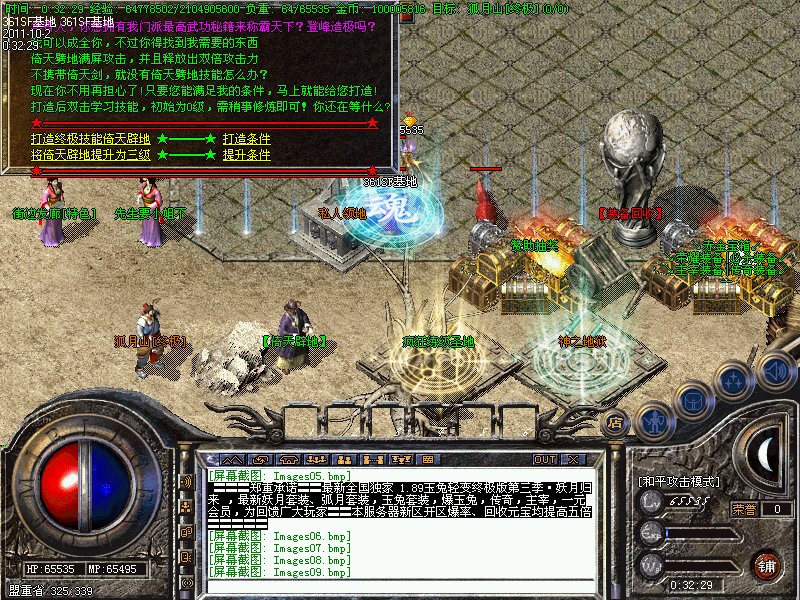This screenshot has height=600, width=800.
Task: Toggle sound with the speaker button
Action: tap(776, 371)
